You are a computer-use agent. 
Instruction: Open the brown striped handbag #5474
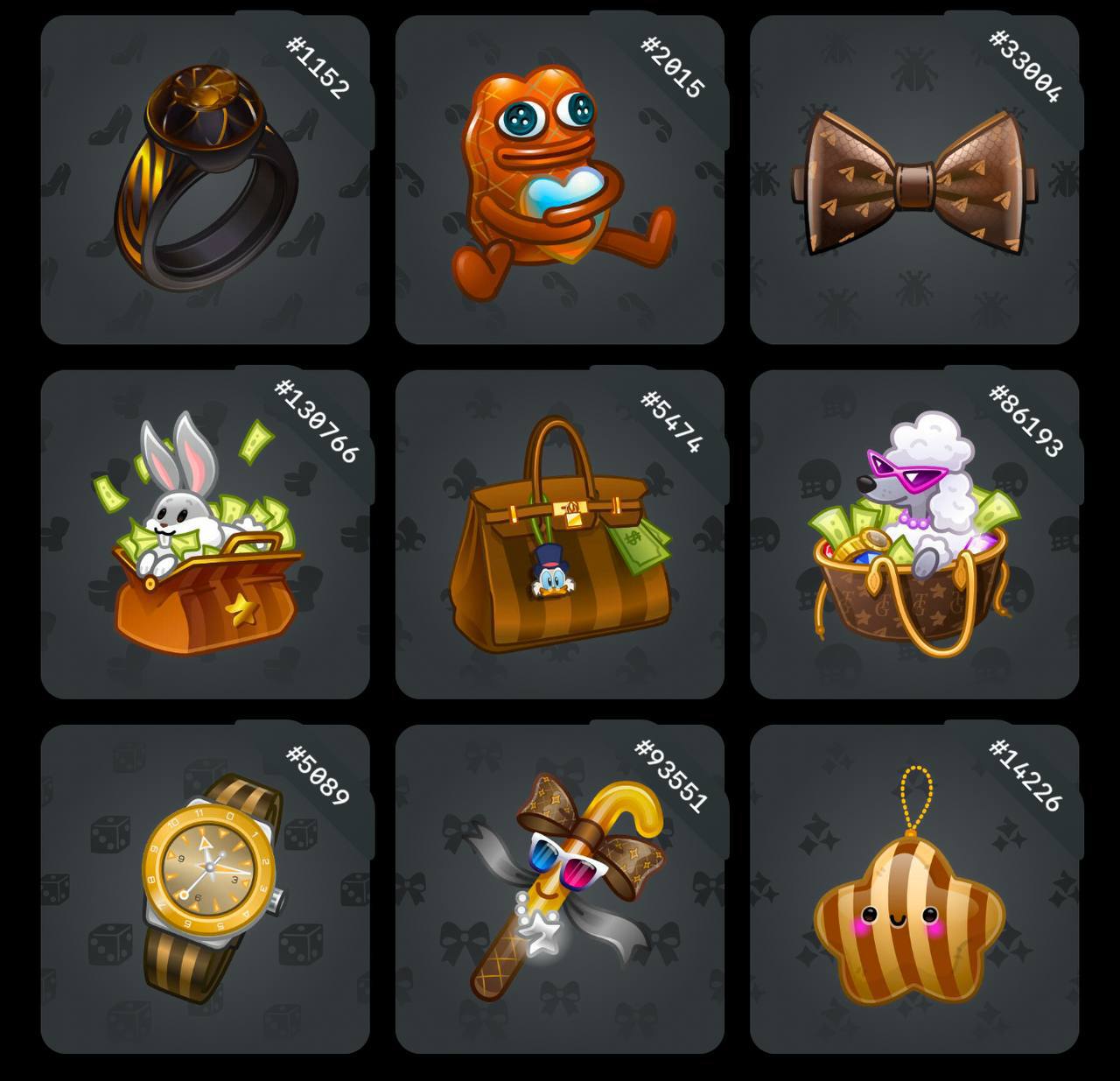coord(559,534)
